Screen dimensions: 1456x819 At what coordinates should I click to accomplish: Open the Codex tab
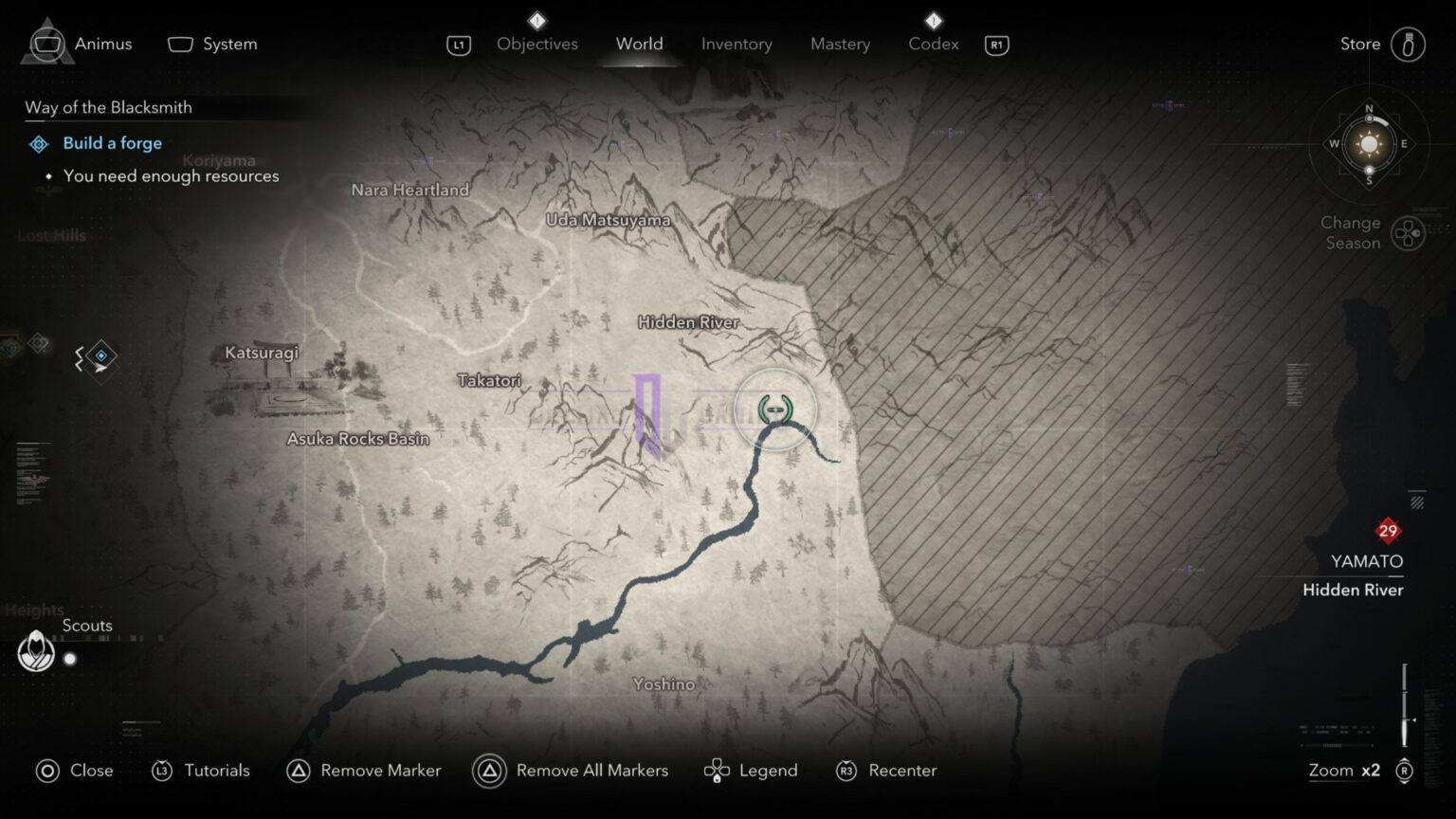pos(933,44)
